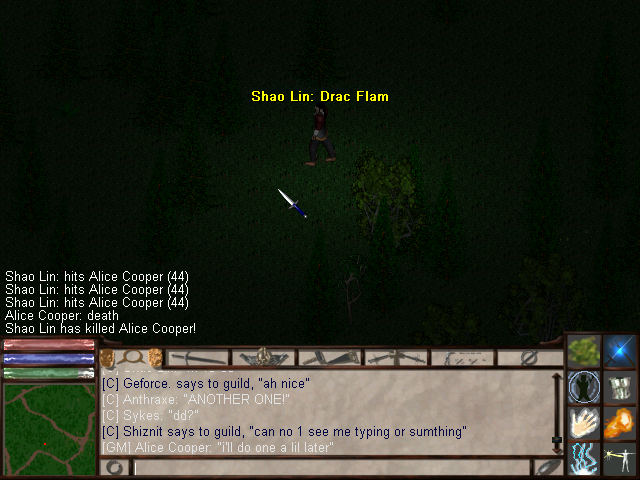Click the chat log scrollbar

pyautogui.click(x=557, y=411)
